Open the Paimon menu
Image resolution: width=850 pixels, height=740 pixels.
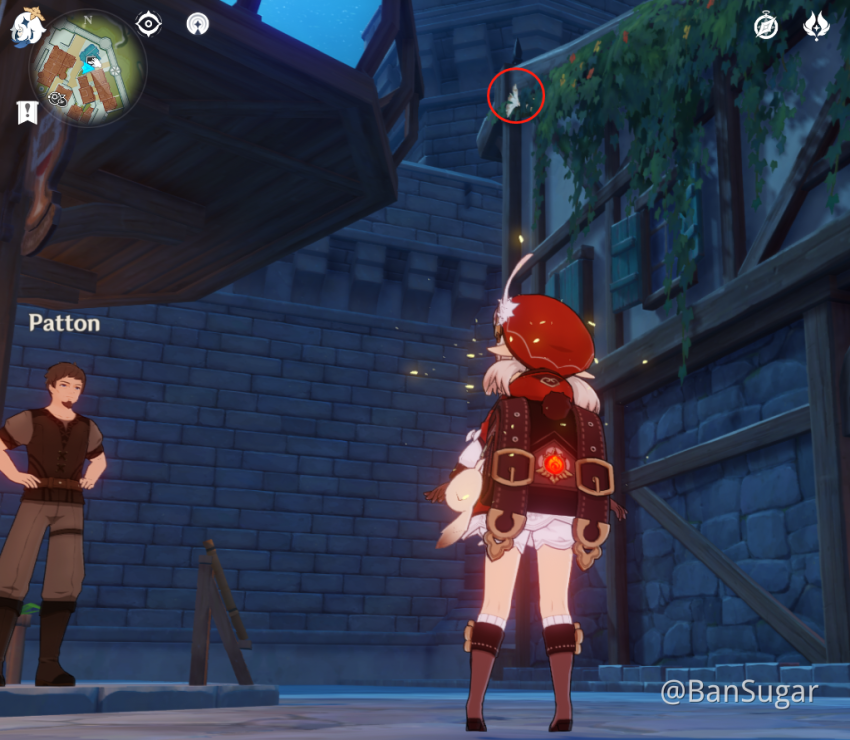coord(26,28)
